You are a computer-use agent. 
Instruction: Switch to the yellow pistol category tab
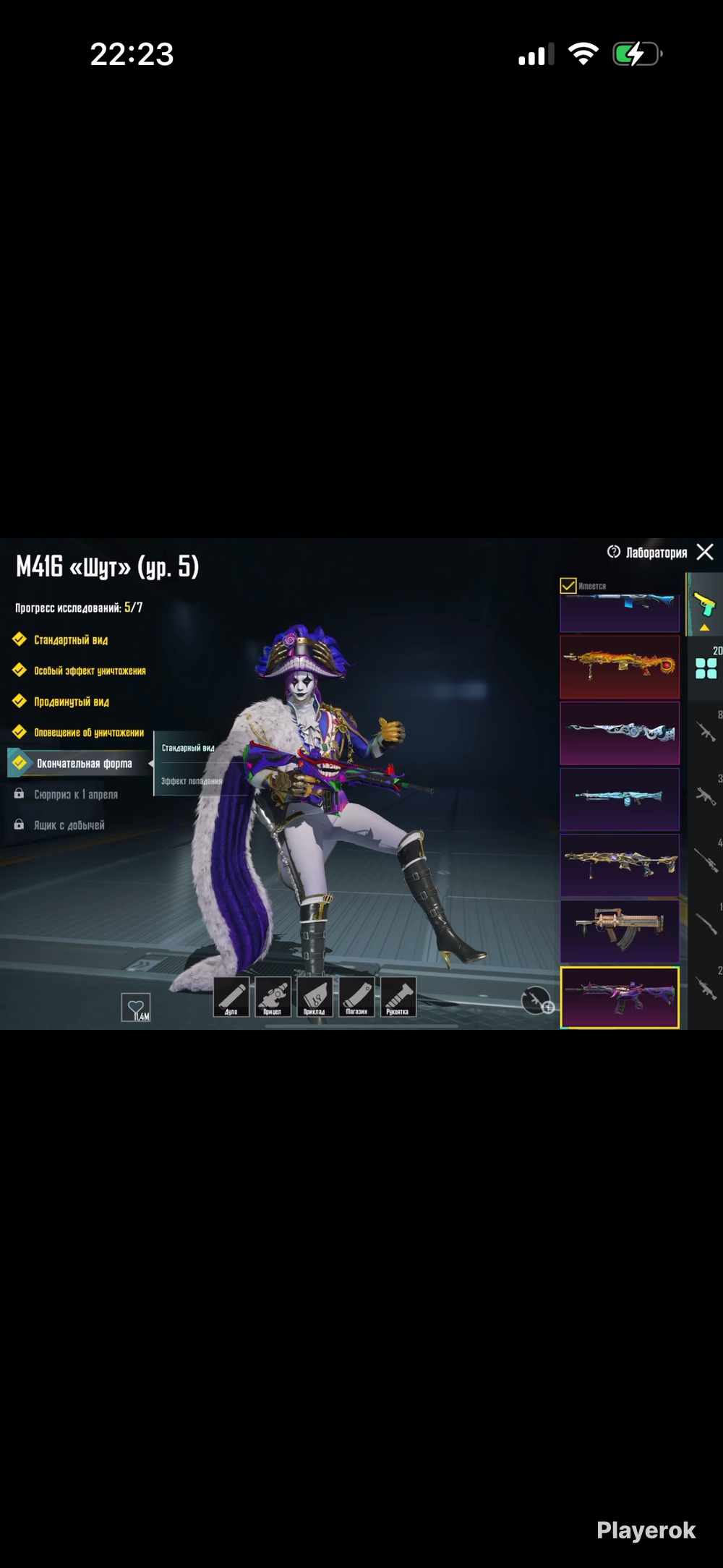(x=704, y=605)
